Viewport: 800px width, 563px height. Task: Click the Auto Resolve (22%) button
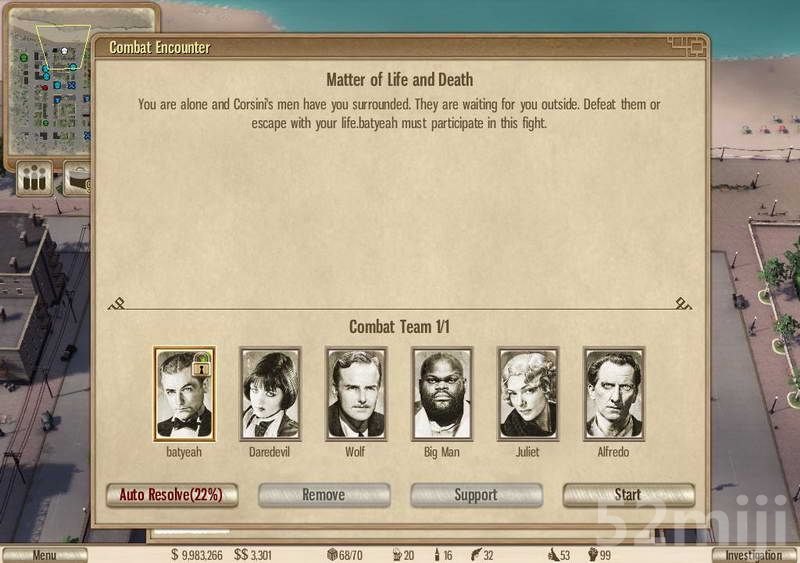pyautogui.click(x=172, y=495)
